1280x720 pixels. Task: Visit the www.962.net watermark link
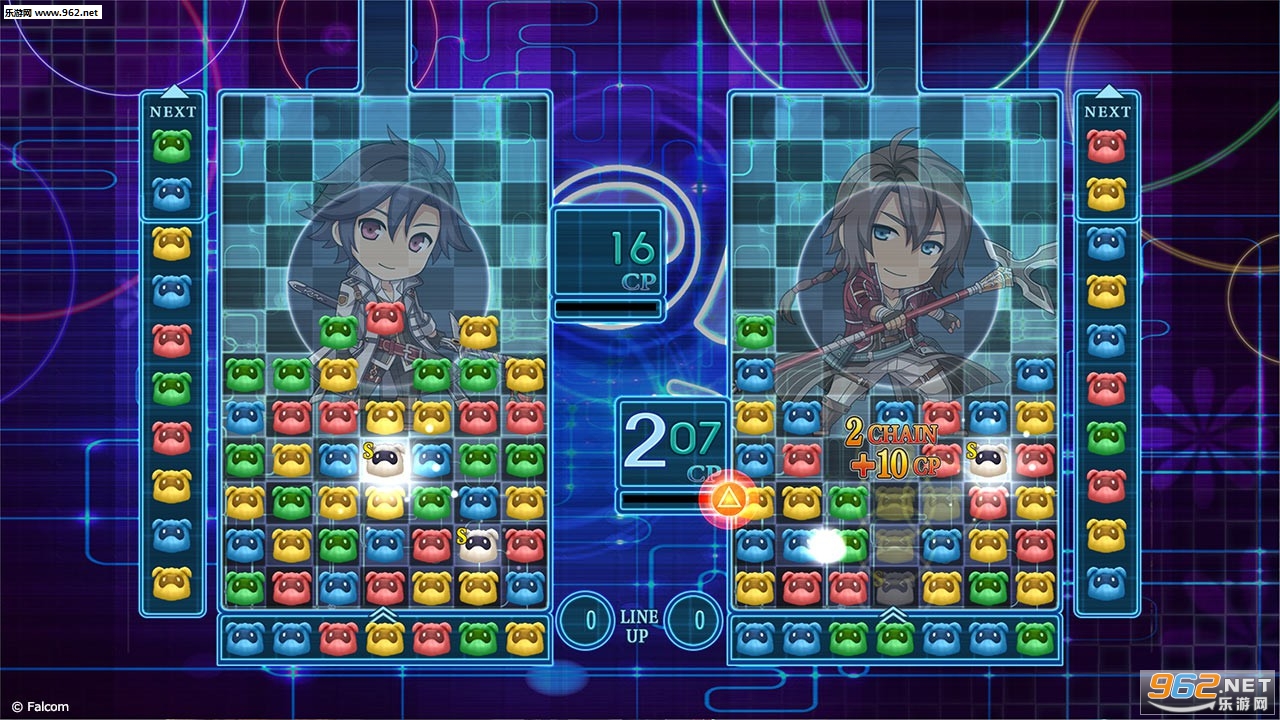point(52,12)
